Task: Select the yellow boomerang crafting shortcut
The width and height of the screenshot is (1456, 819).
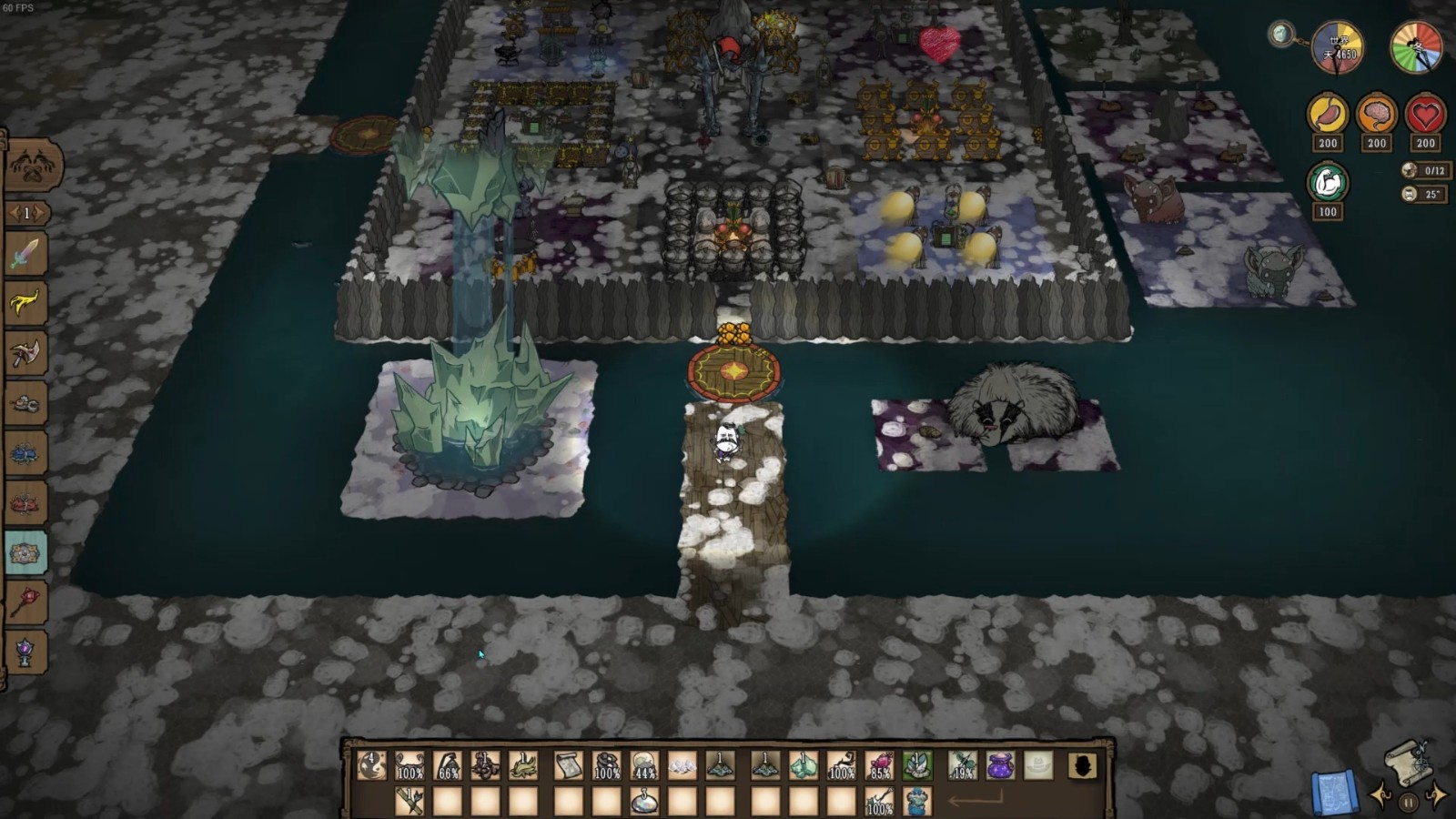Action: (x=25, y=303)
